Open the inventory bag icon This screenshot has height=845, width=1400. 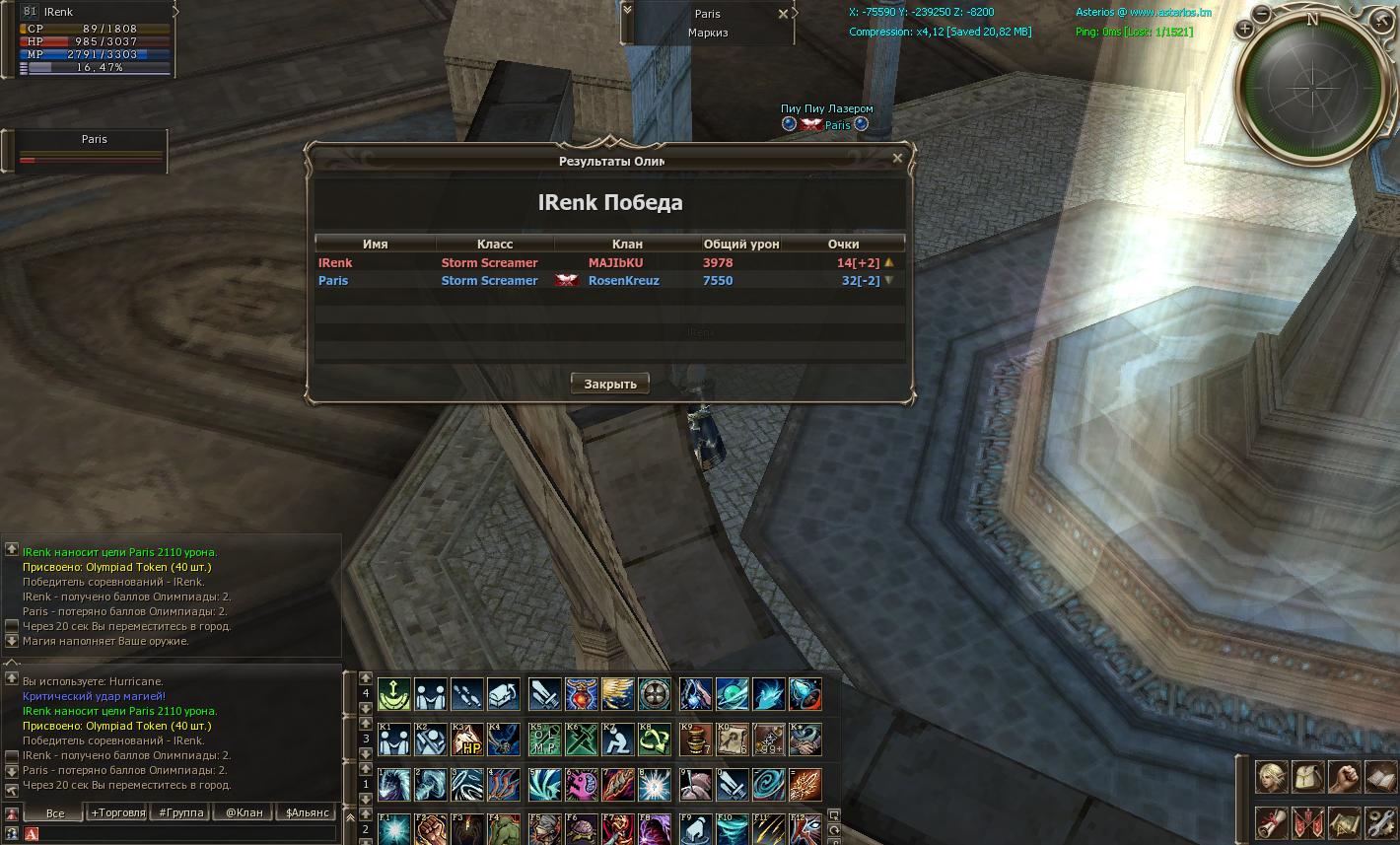[1308, 777]
